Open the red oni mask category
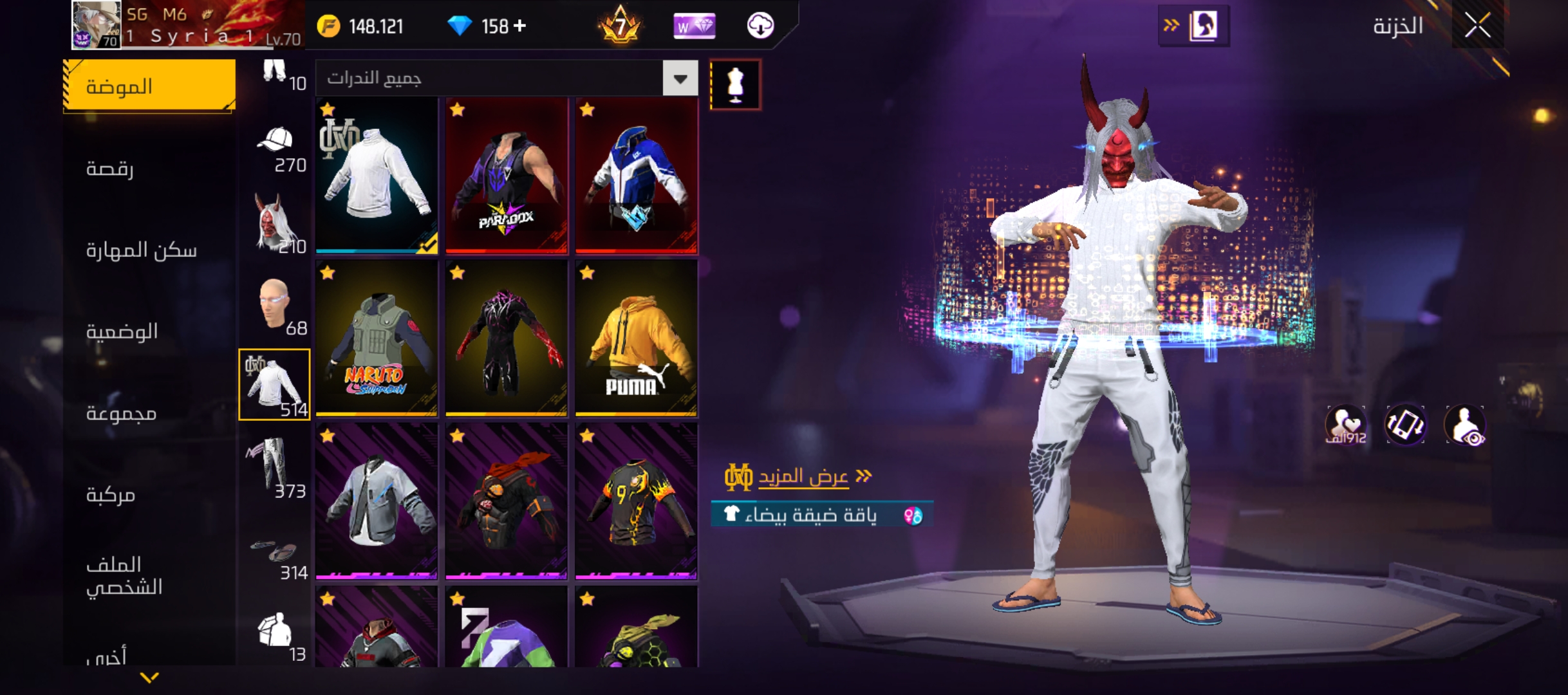 click(x=275, y=223)
